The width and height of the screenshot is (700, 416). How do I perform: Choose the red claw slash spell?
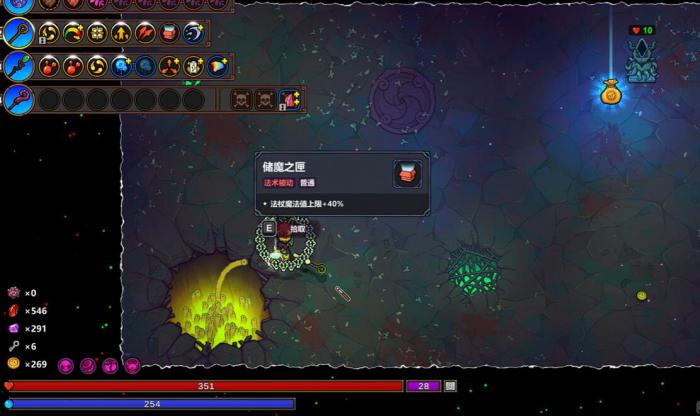145,34
